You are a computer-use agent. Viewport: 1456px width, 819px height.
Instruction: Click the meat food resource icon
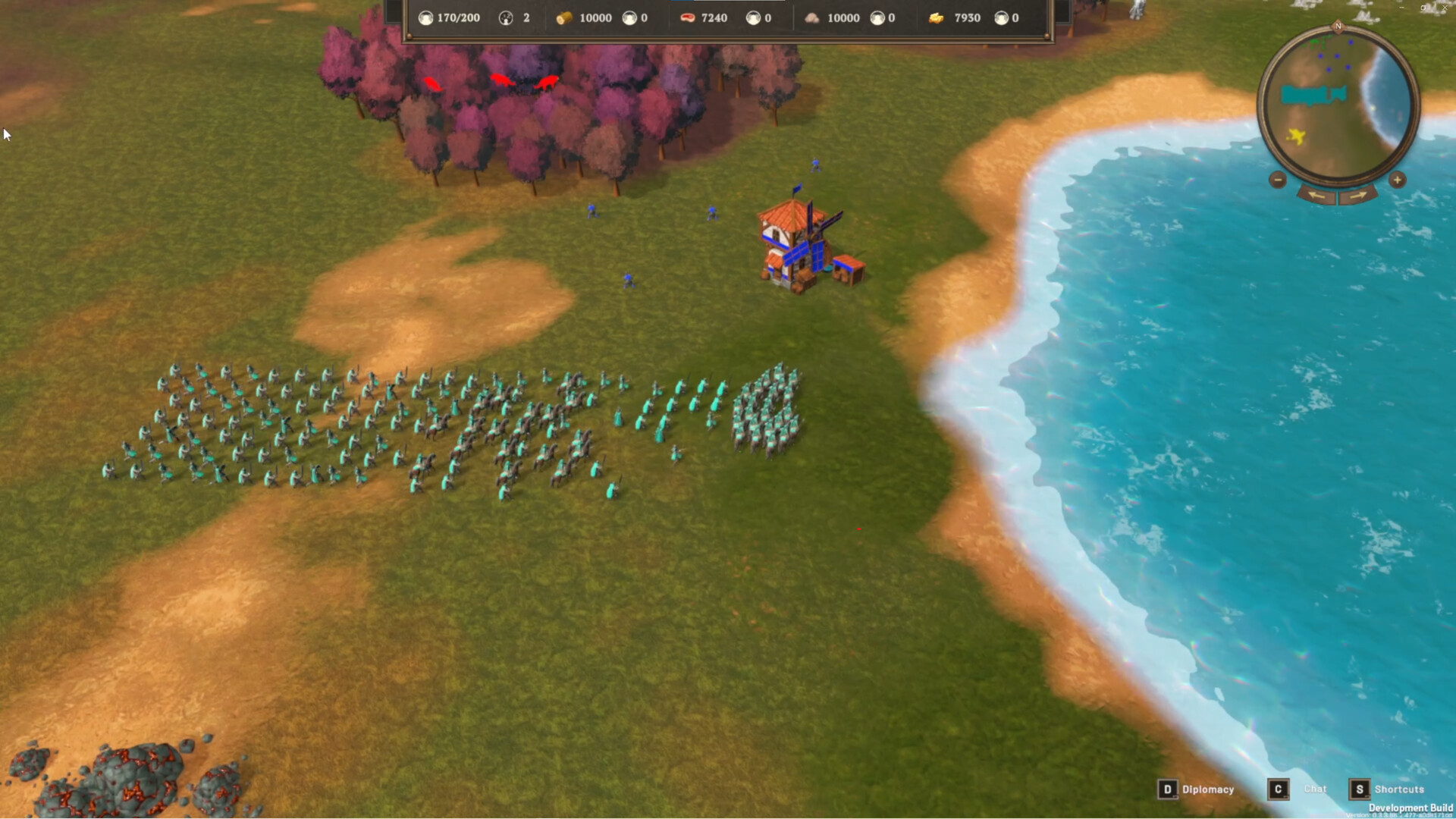click(x=687, y=17)
